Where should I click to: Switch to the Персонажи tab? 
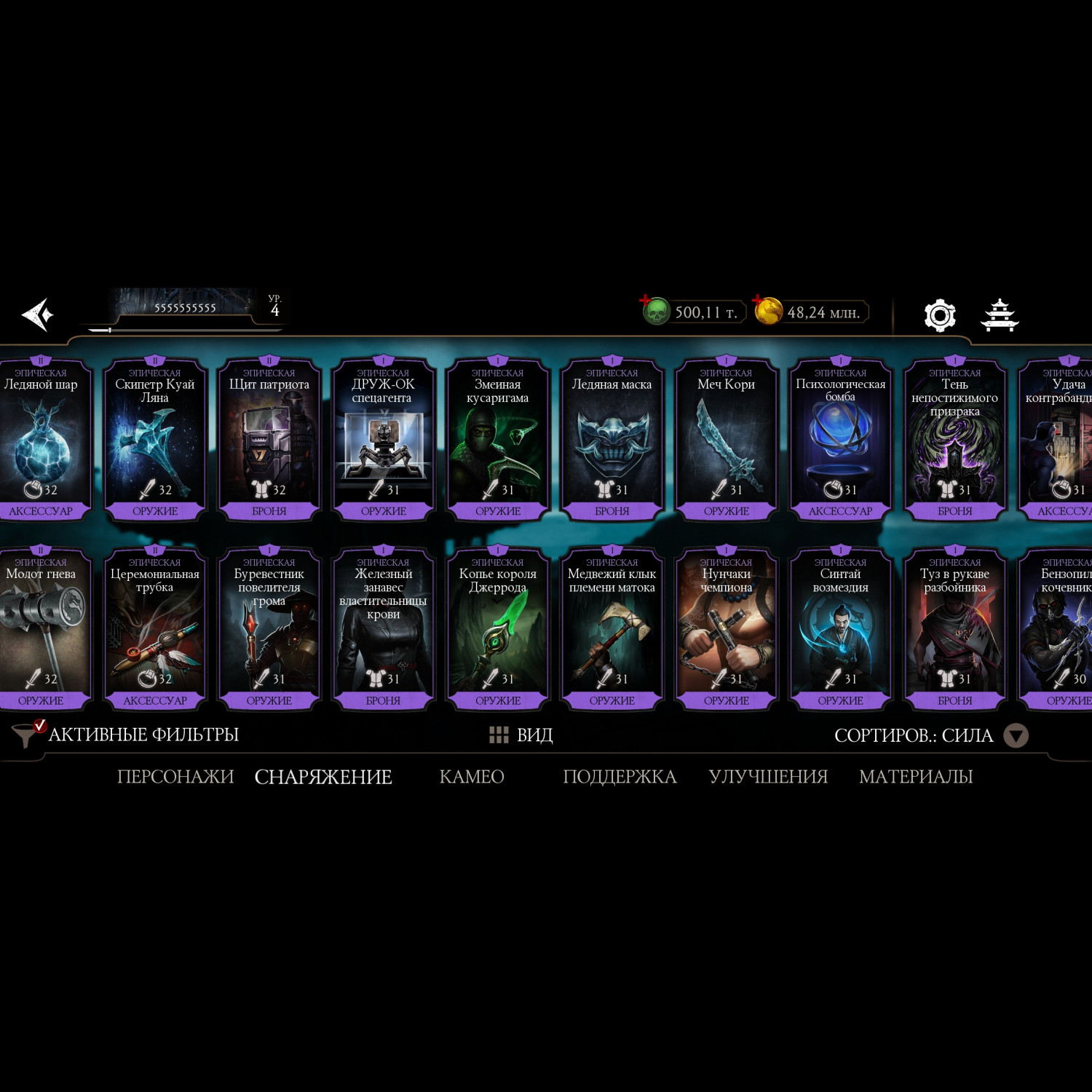[x=175, y=777]
